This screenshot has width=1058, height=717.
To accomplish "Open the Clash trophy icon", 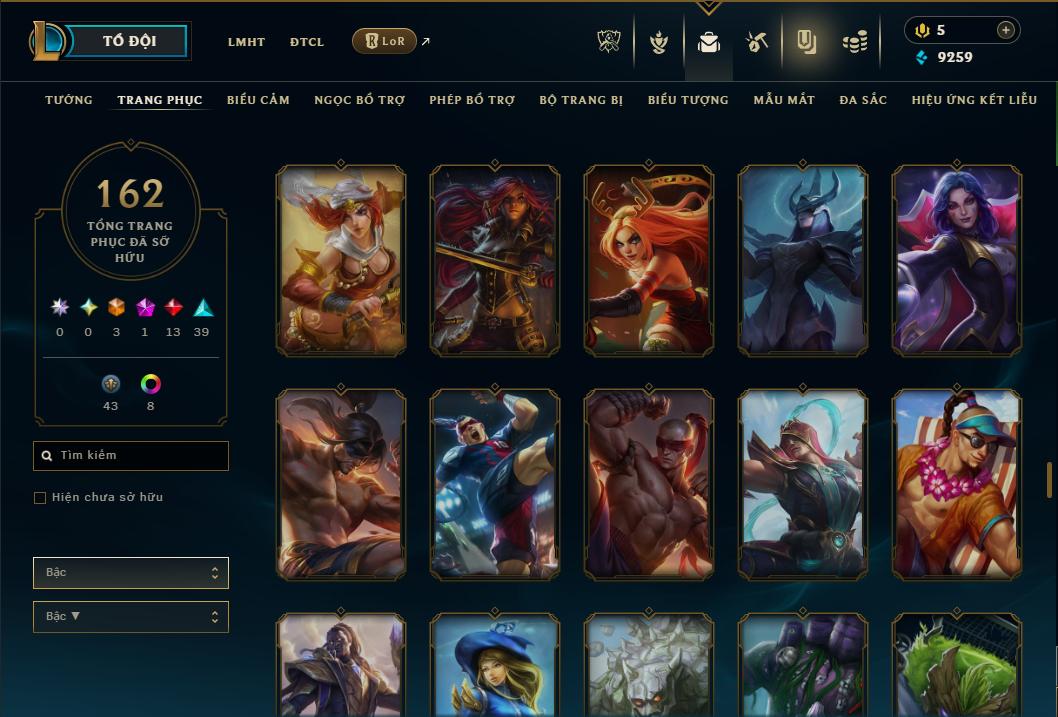I will click(x=609, y=42).
